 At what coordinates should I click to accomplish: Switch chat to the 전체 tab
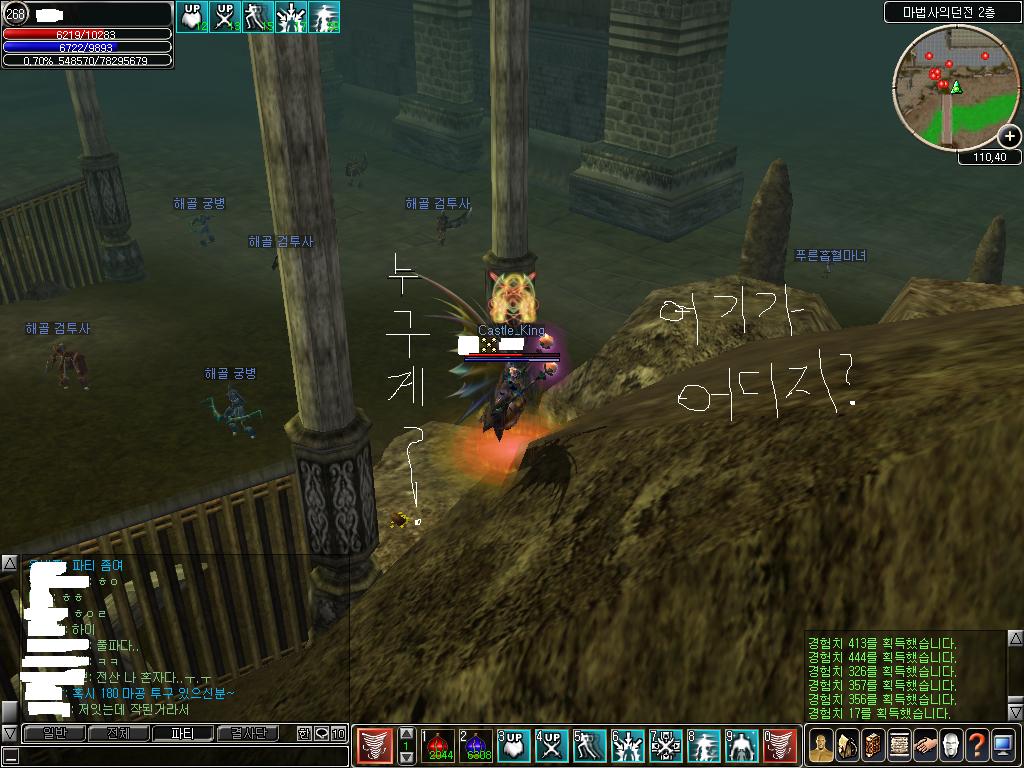tap(117, 734)
